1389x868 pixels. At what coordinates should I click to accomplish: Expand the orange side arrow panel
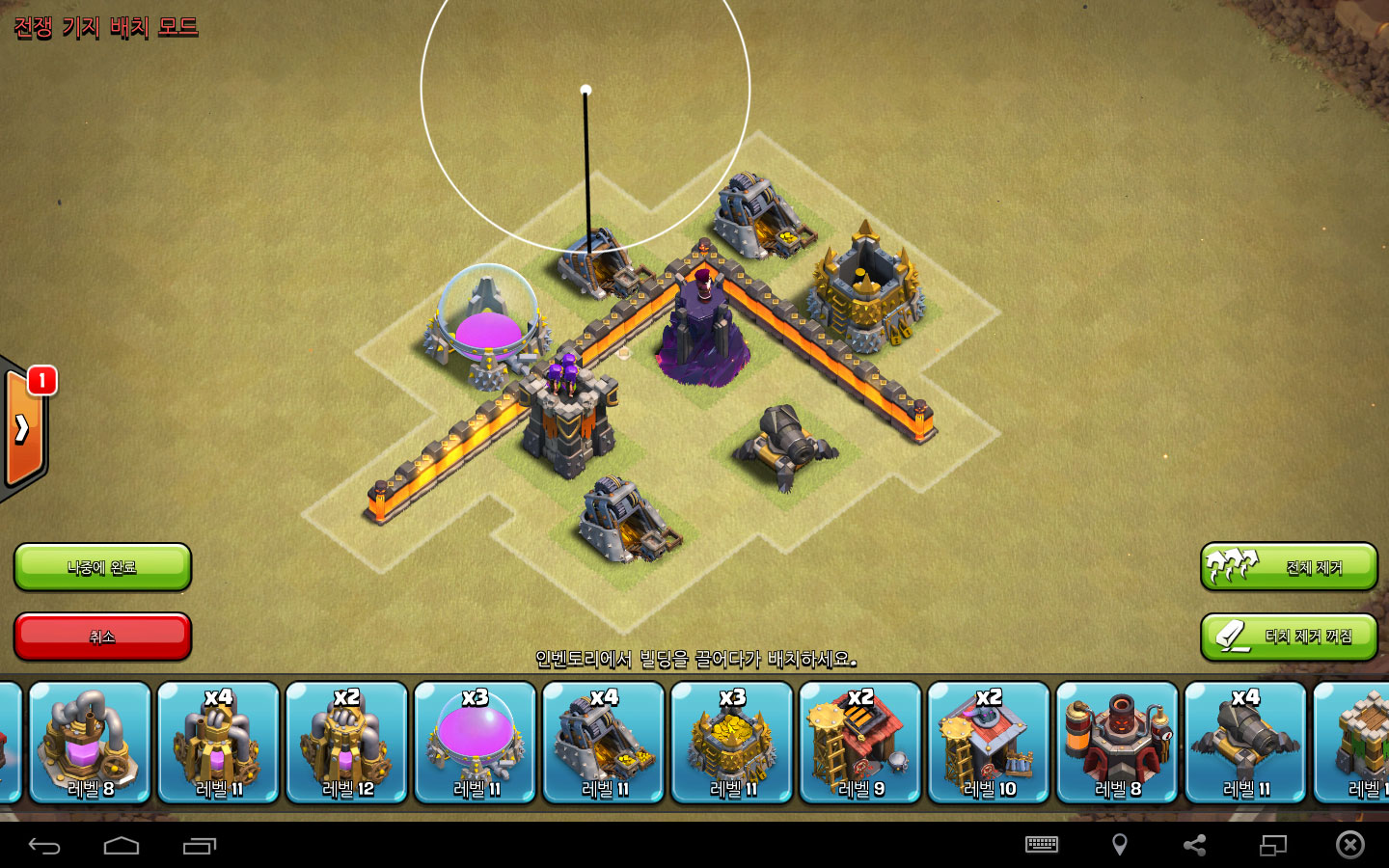[23, 428]
